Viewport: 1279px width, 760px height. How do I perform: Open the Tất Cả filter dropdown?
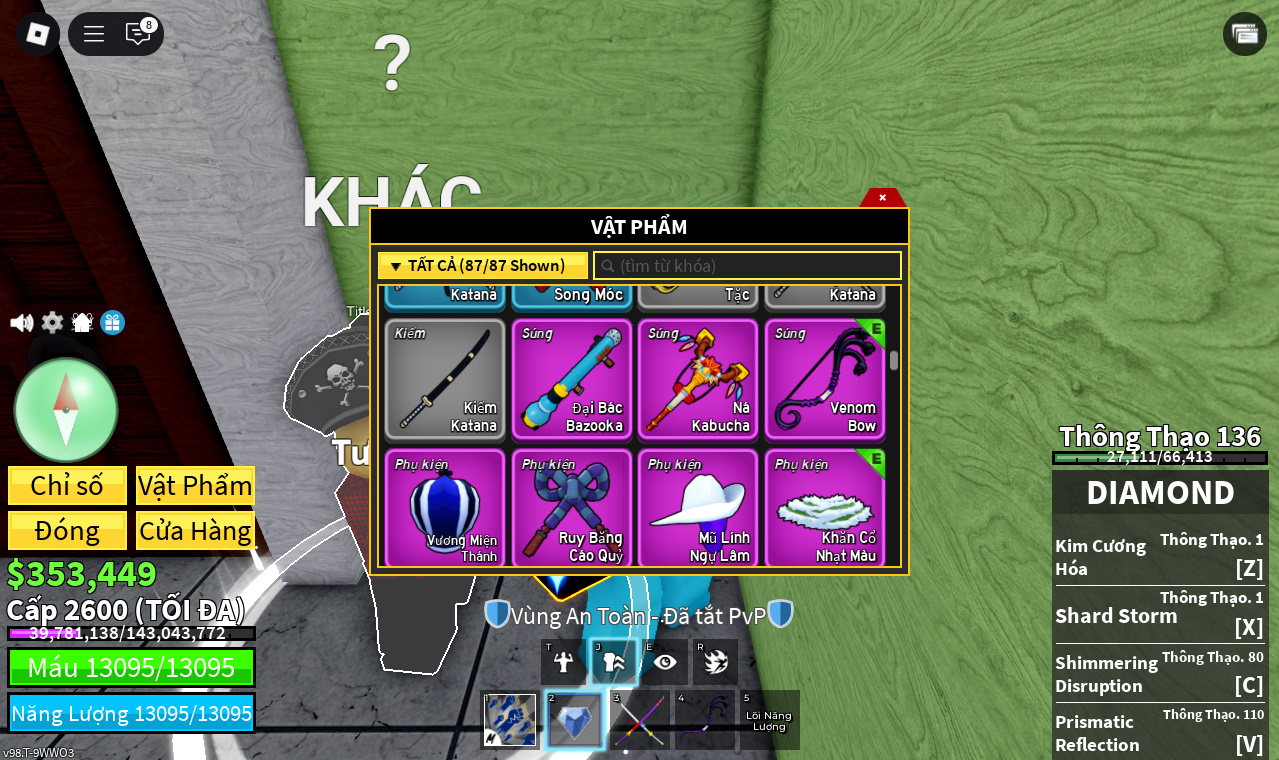(x=482, y=266)
